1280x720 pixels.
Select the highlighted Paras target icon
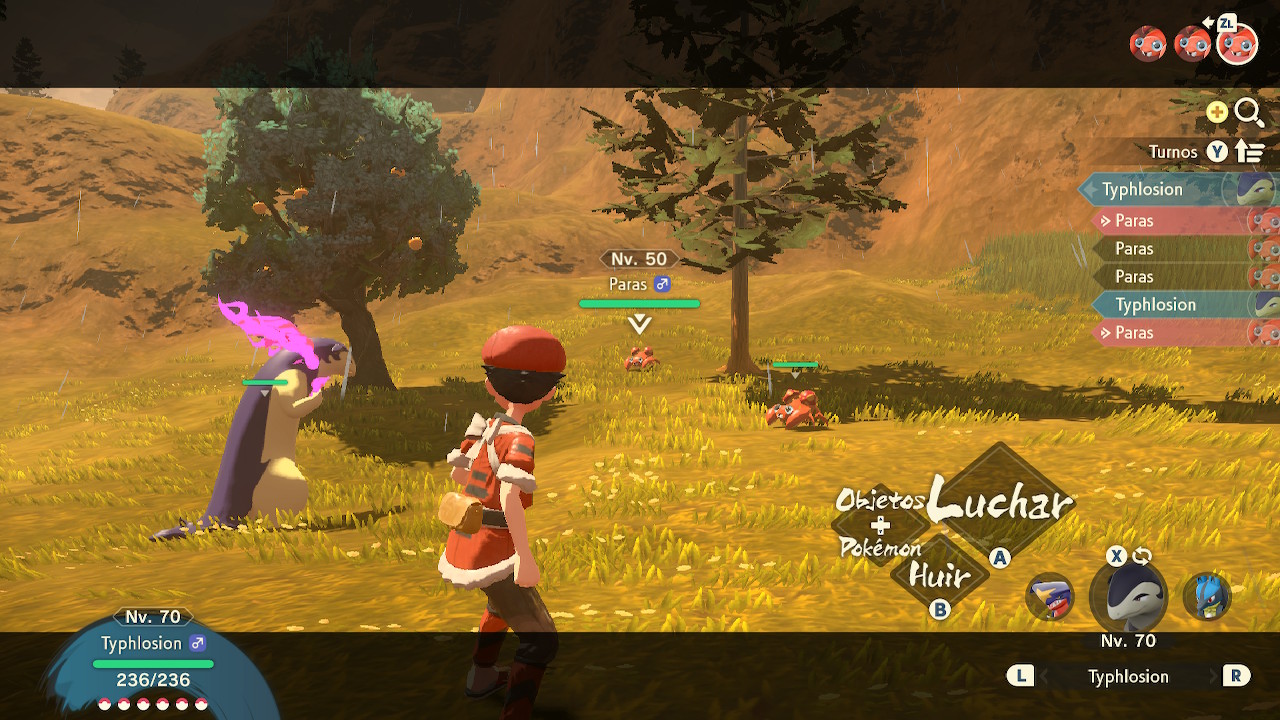point(1237,44)
